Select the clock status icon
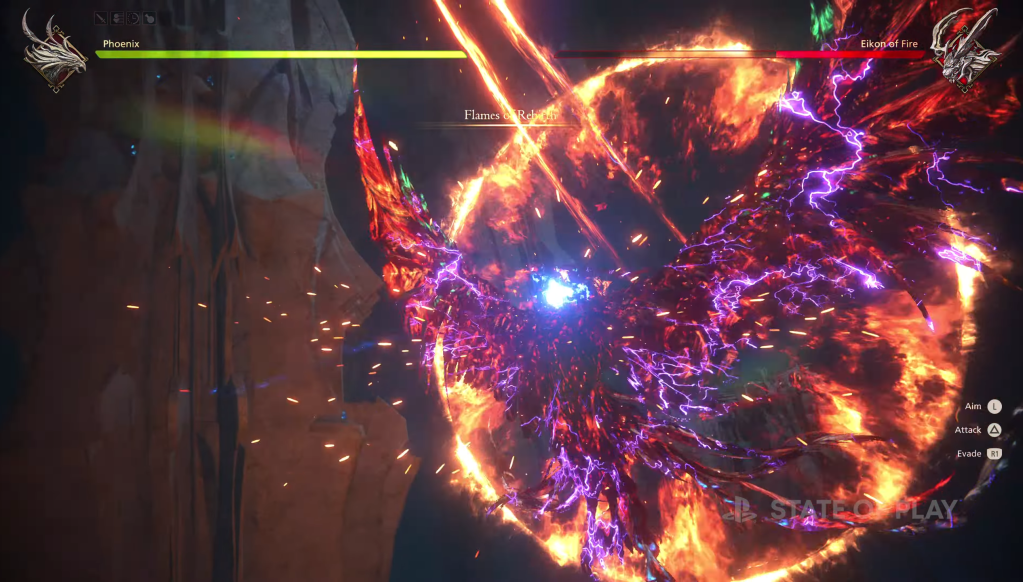The width and height of the screenshot is (1023, 582). tap(133, 17)
